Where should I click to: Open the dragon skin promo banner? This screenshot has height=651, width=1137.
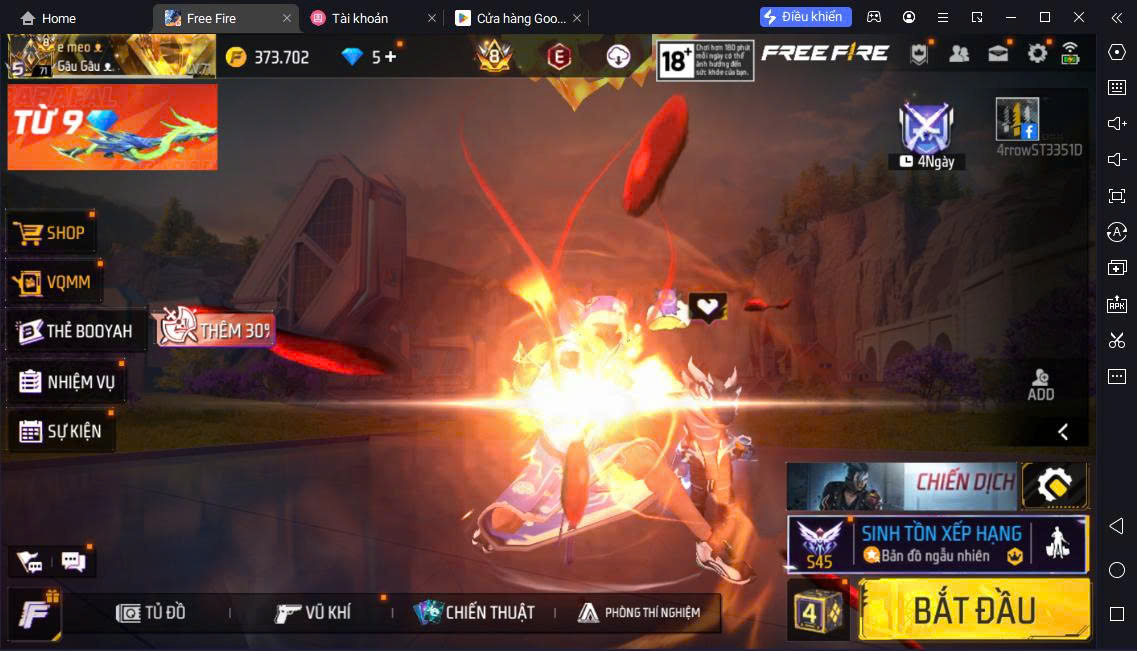coord(112,127)
